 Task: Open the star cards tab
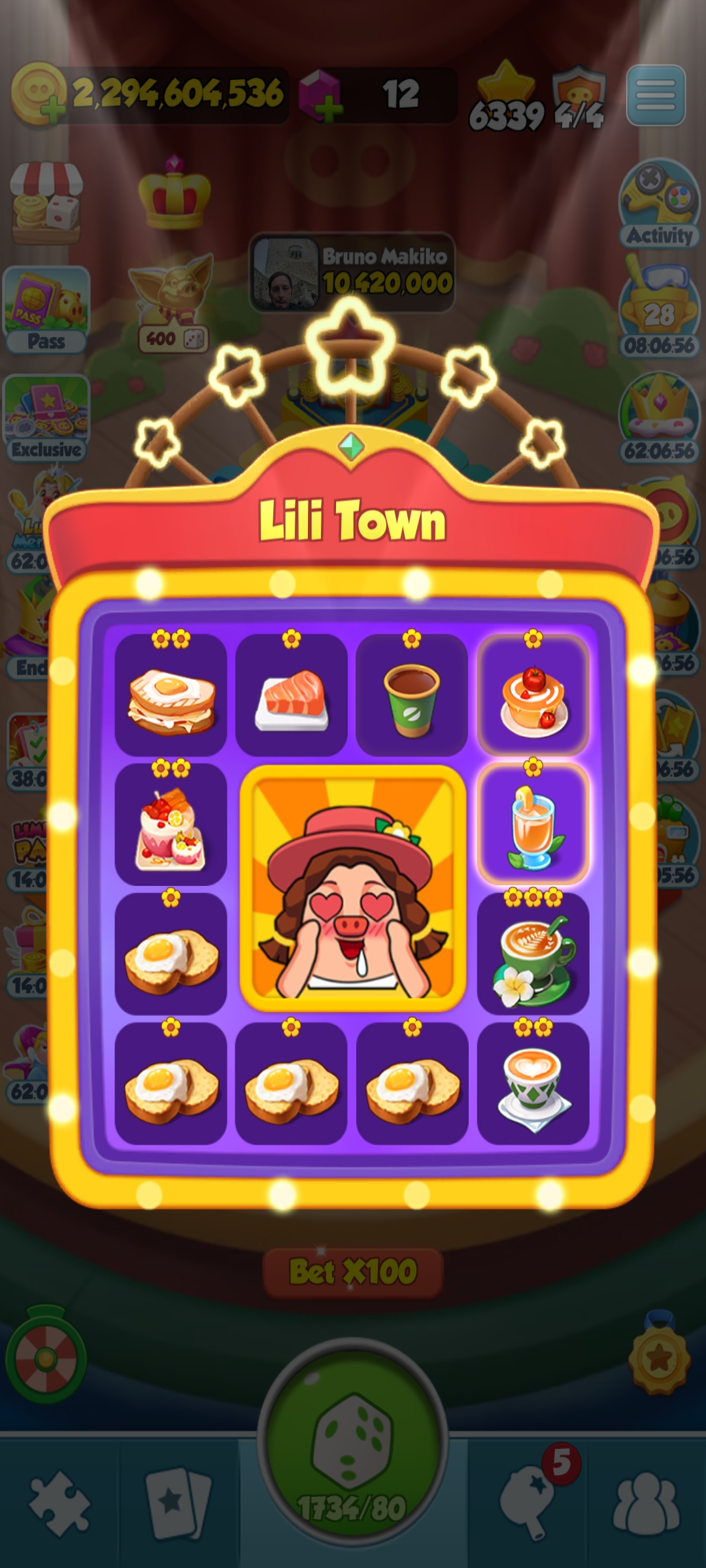coord(178,1503)
